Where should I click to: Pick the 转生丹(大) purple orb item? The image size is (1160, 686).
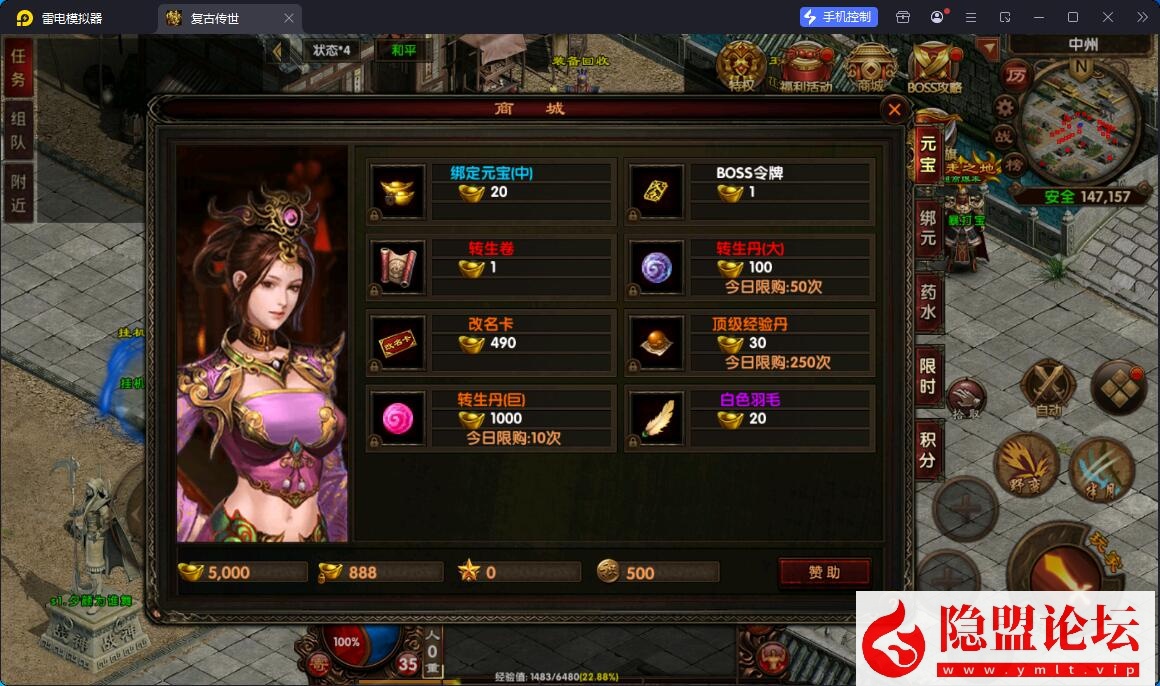[655, 266]
